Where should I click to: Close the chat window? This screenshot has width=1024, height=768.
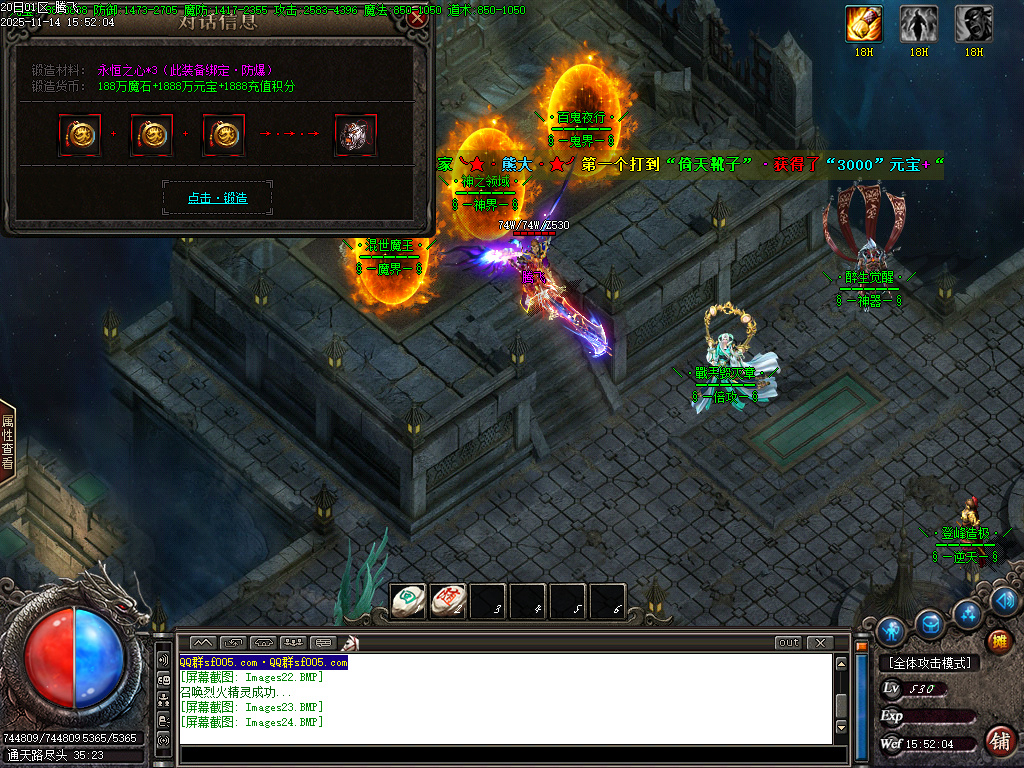820,643
